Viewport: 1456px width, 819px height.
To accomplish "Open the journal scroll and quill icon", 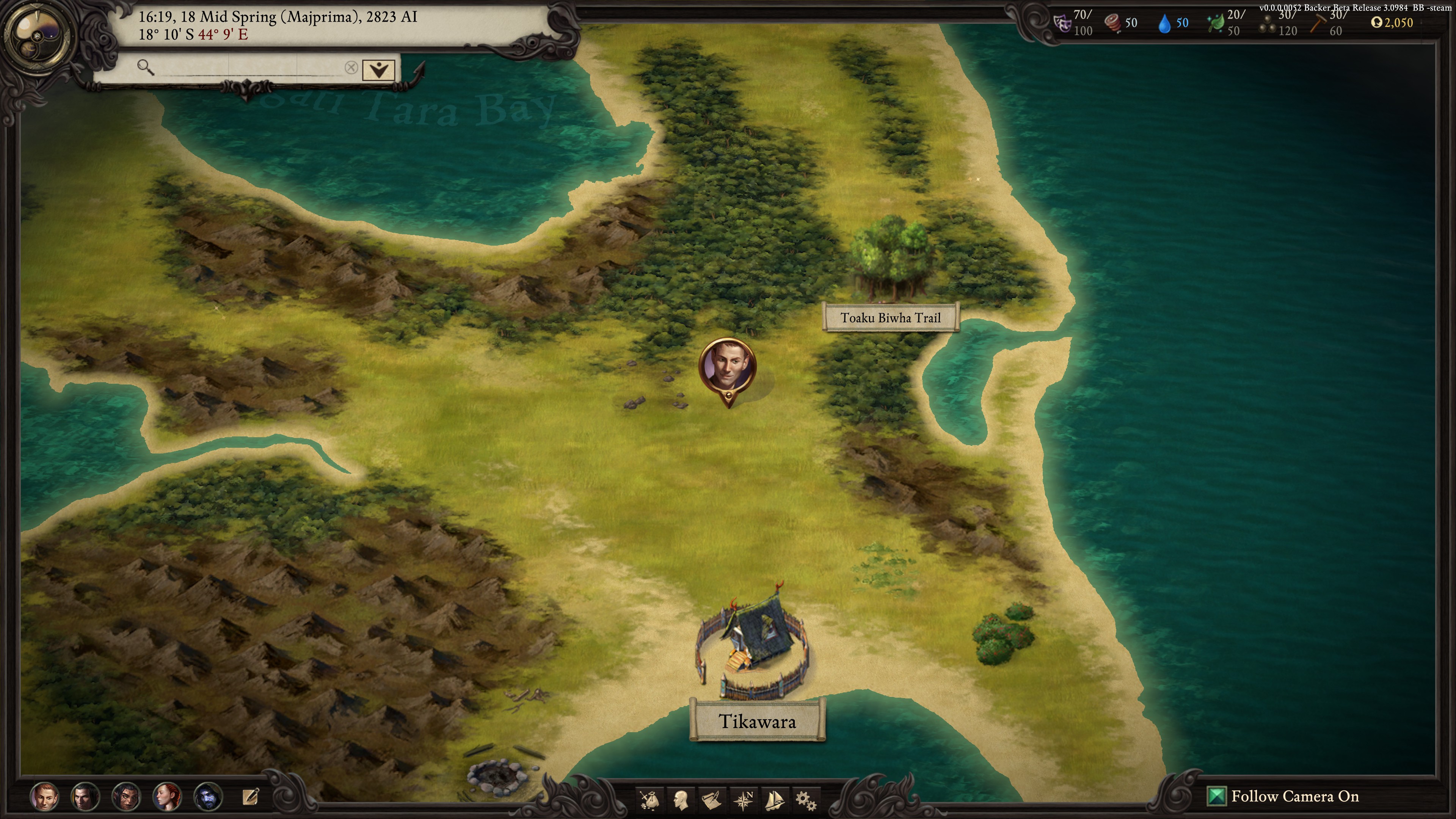I will click(x=712, y=799).
